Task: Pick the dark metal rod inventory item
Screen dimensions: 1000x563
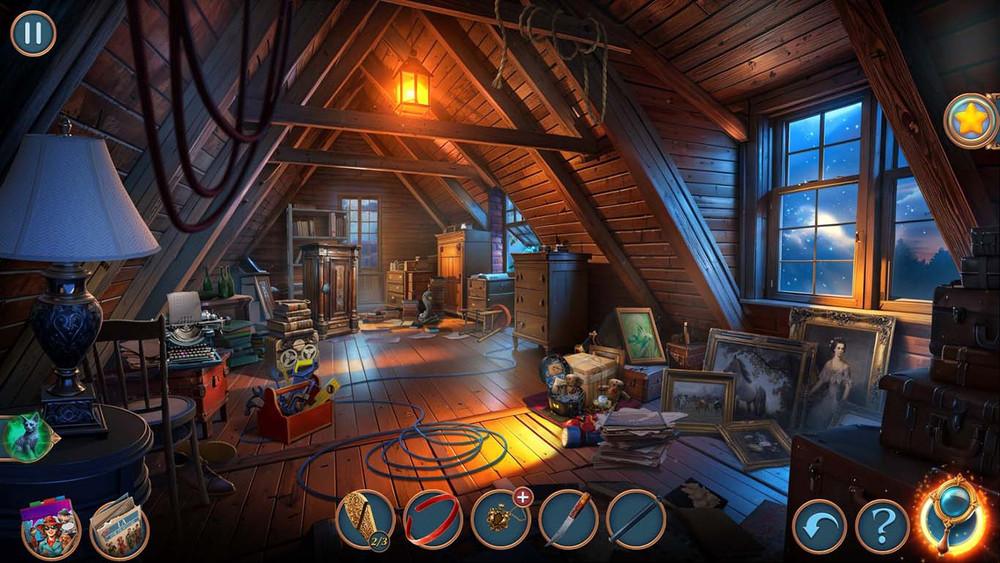Action: pyautogui.click(x=635, y=519)
